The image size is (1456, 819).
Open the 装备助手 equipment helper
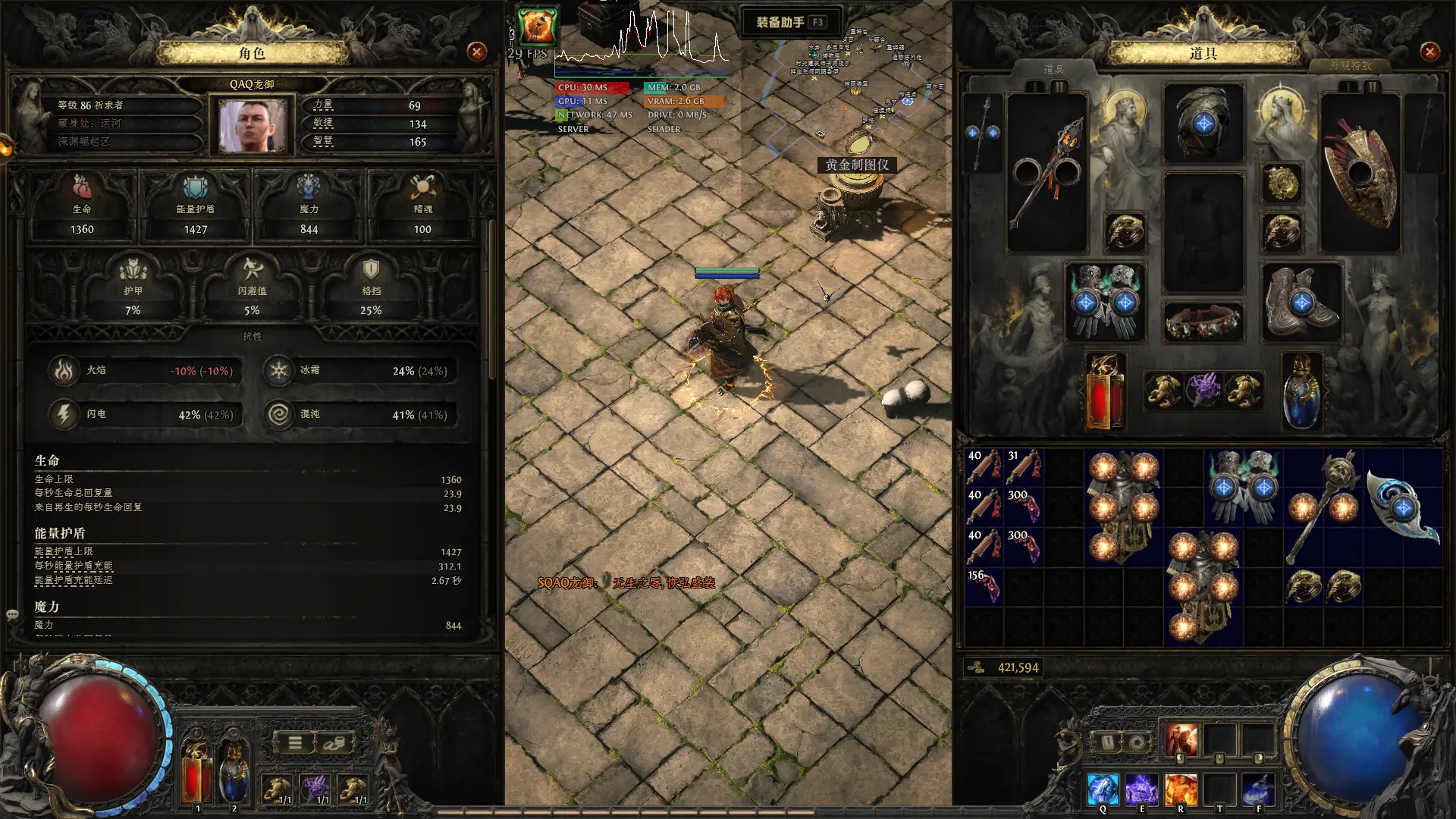tap(789, 22)
